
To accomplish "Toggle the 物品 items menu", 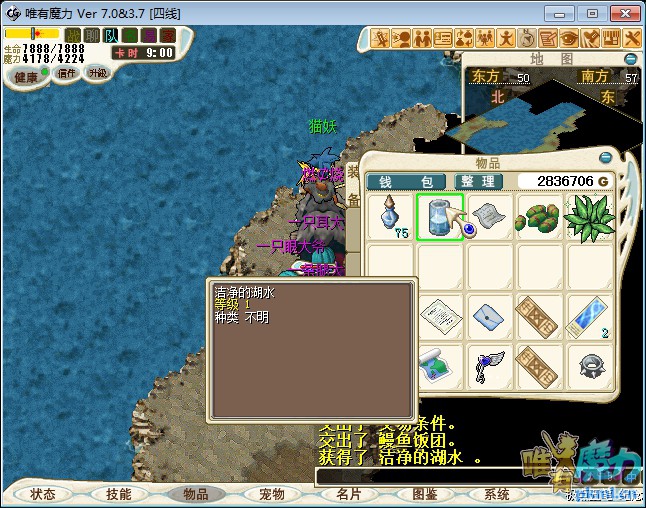I will coord(194,494).
